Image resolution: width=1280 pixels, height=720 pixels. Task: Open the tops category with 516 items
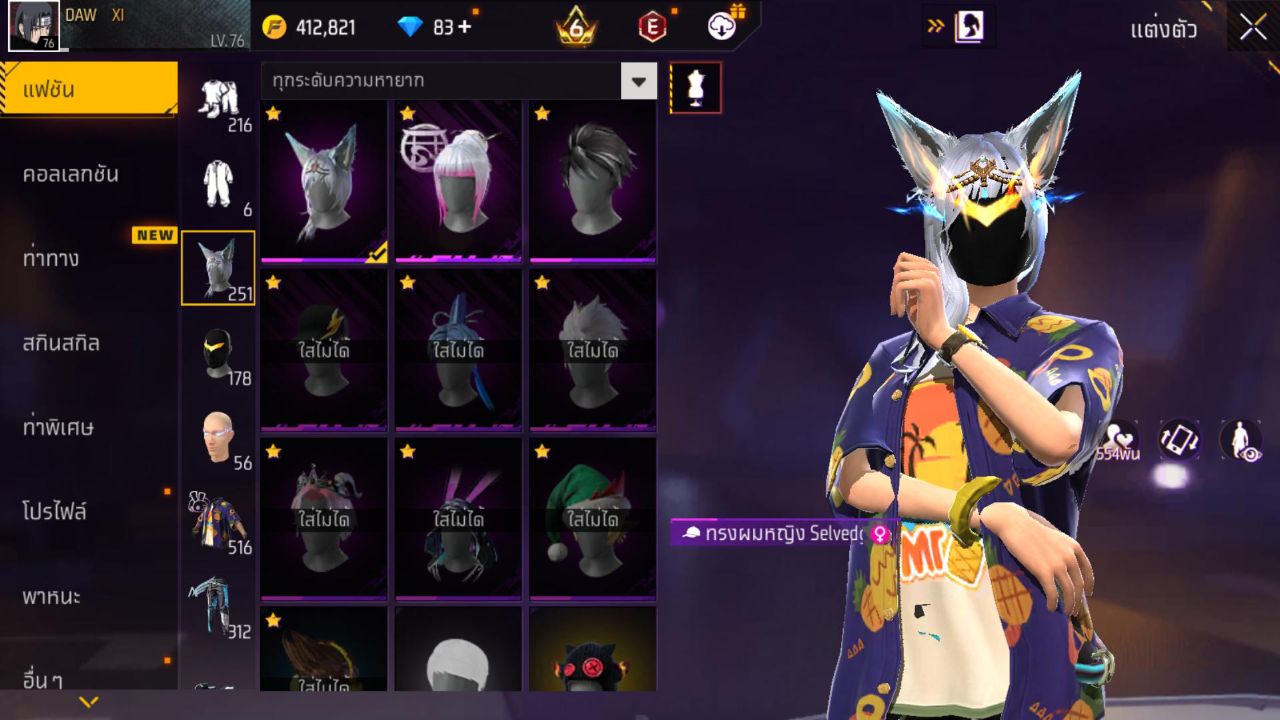tap(218, 522)
